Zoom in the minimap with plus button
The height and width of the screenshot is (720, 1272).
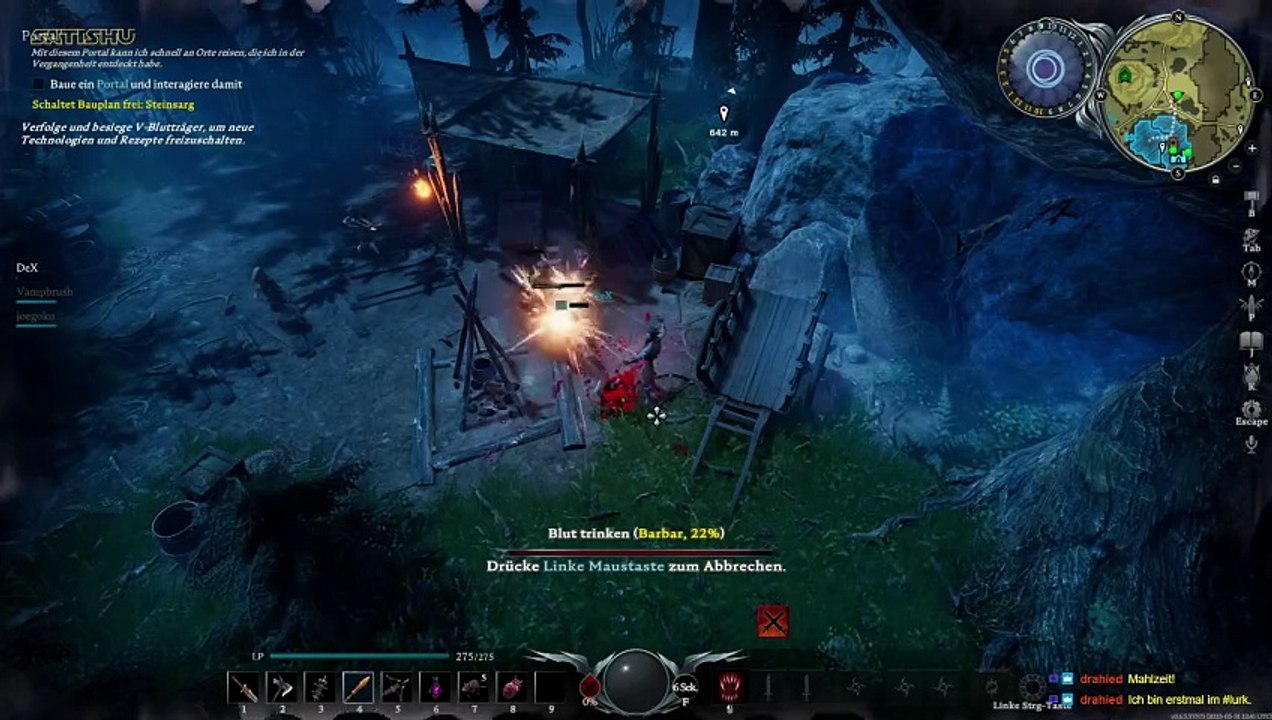(1252, 147)
